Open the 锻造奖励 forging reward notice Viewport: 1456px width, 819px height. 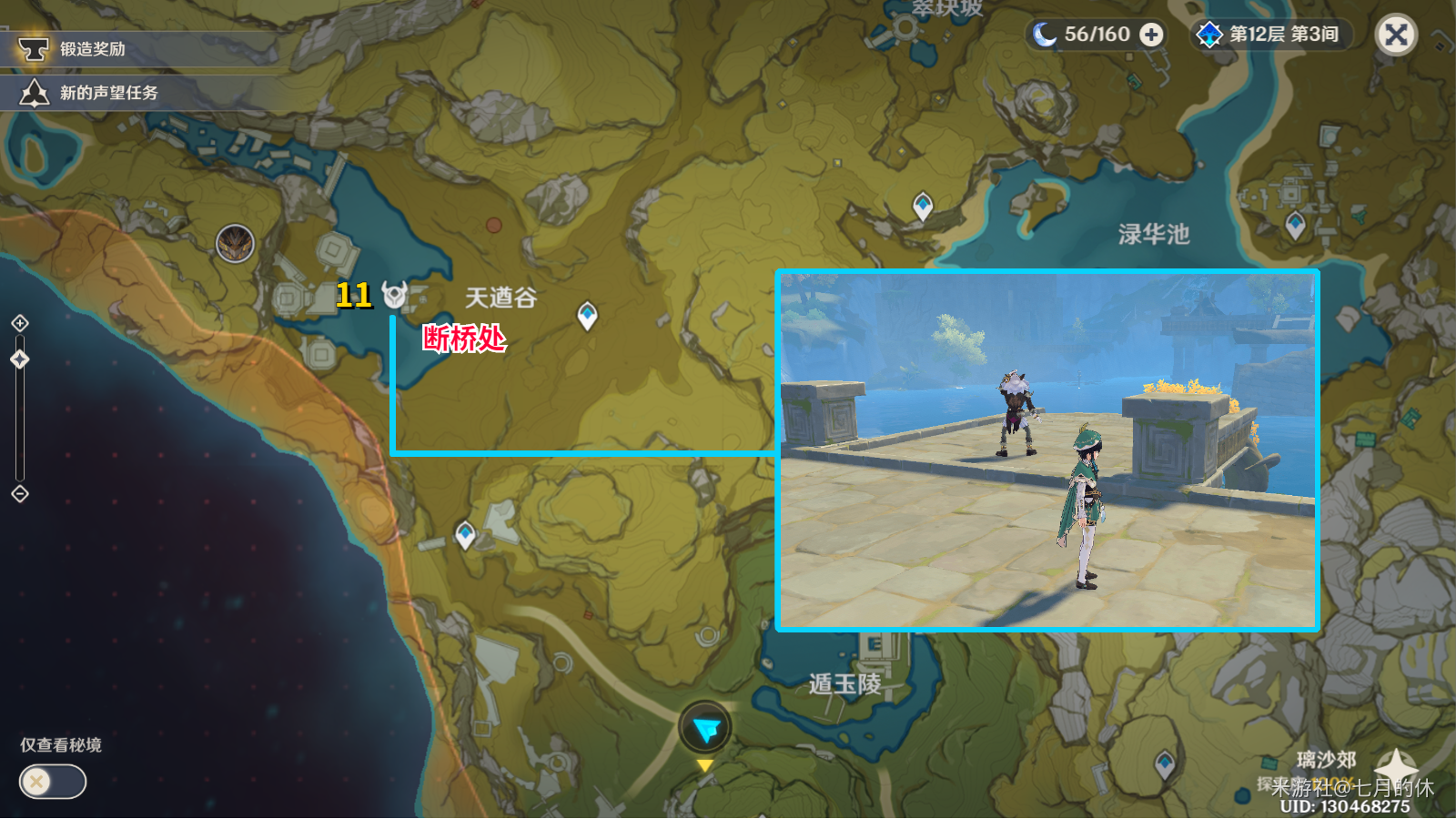(x=91, y=49)
